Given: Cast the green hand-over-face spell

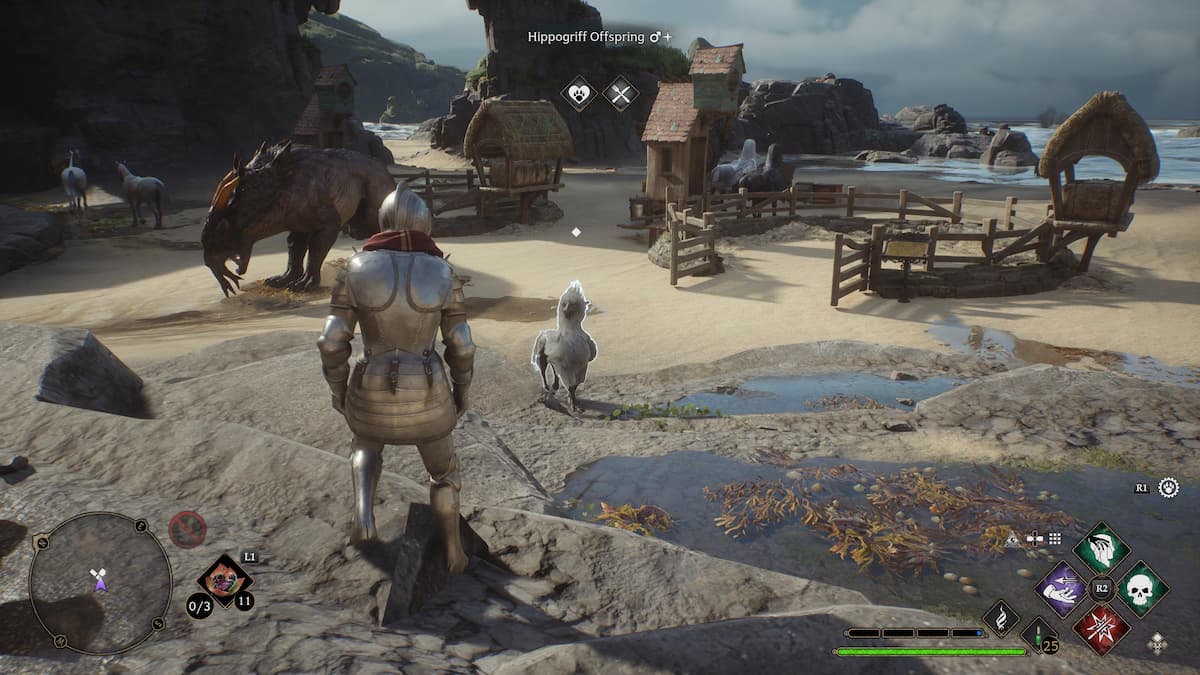Looking at the screenshot, I should pyautogui.click(x=1101, y=548).
